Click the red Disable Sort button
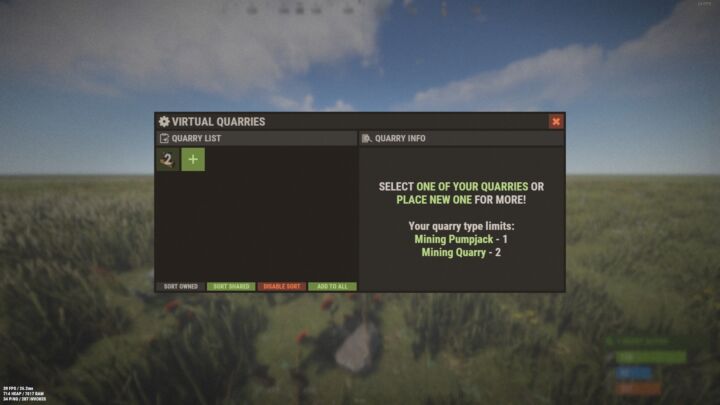The width and height of the screenshot is (720, 405). [x=282, y=287]
